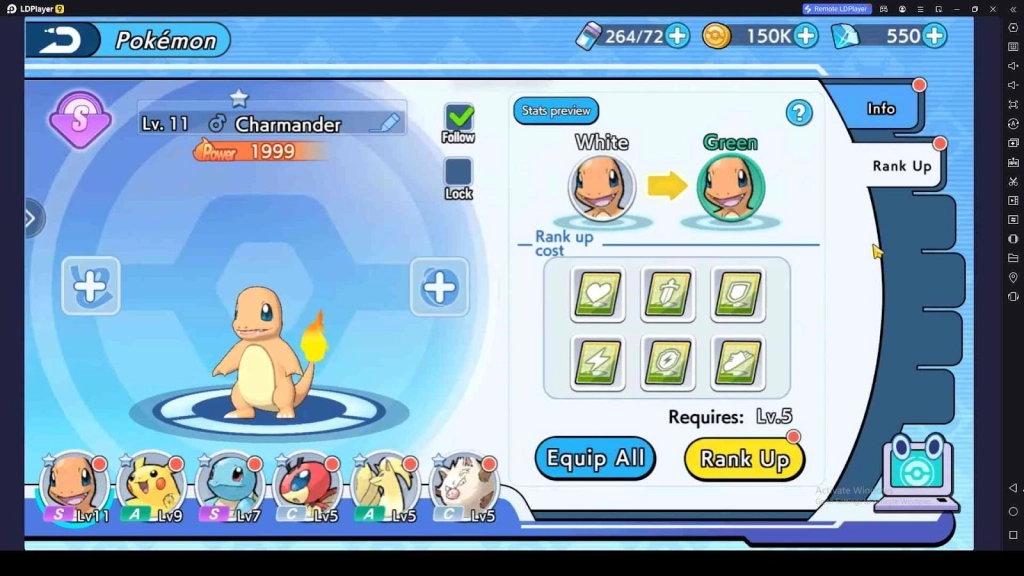Show help with the question mark icon
This screenshot has width=1024, height=576.
(x=799, y=113)
